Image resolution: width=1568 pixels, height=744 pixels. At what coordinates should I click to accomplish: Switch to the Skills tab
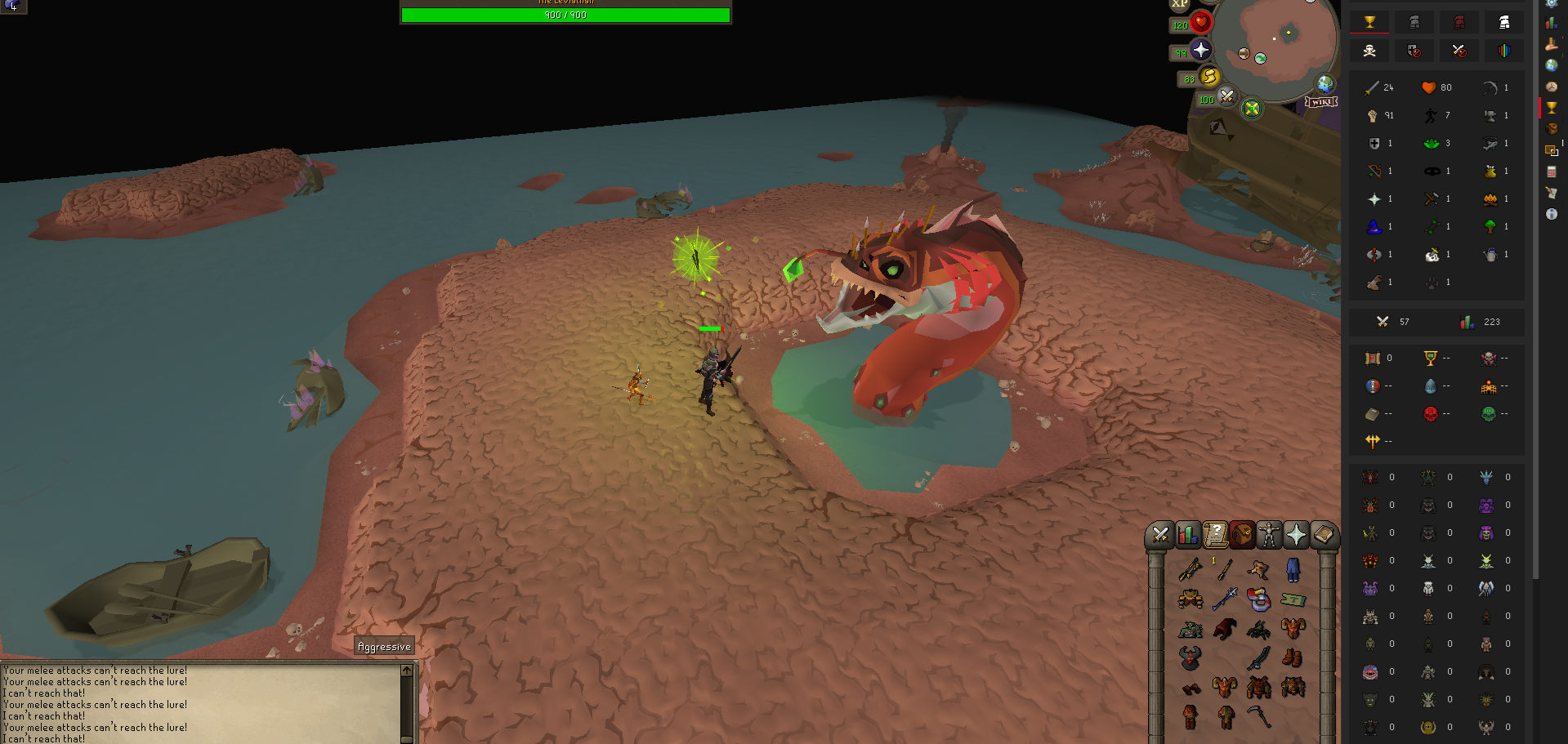click(1187, 536)
